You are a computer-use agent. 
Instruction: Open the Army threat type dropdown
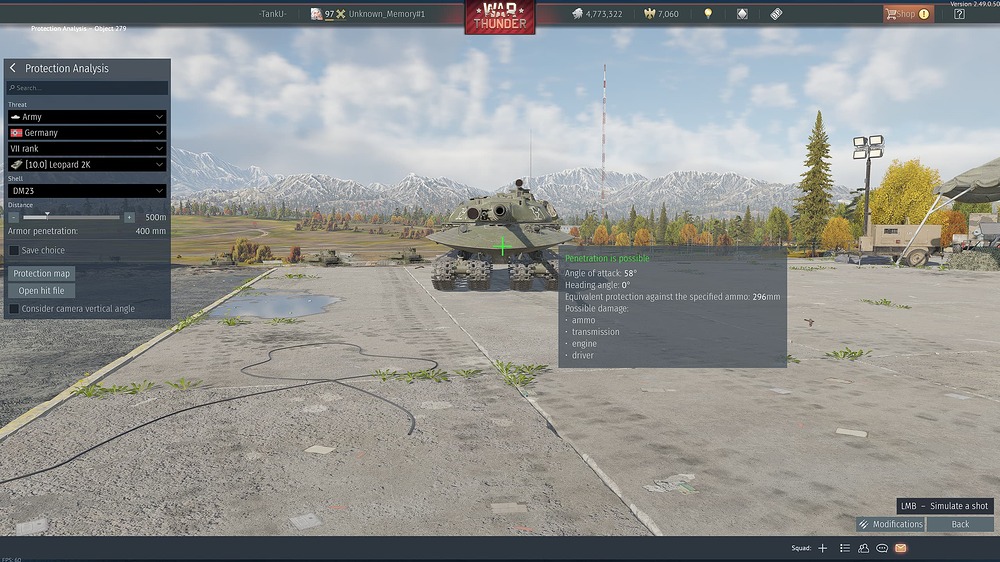point(87,117)
